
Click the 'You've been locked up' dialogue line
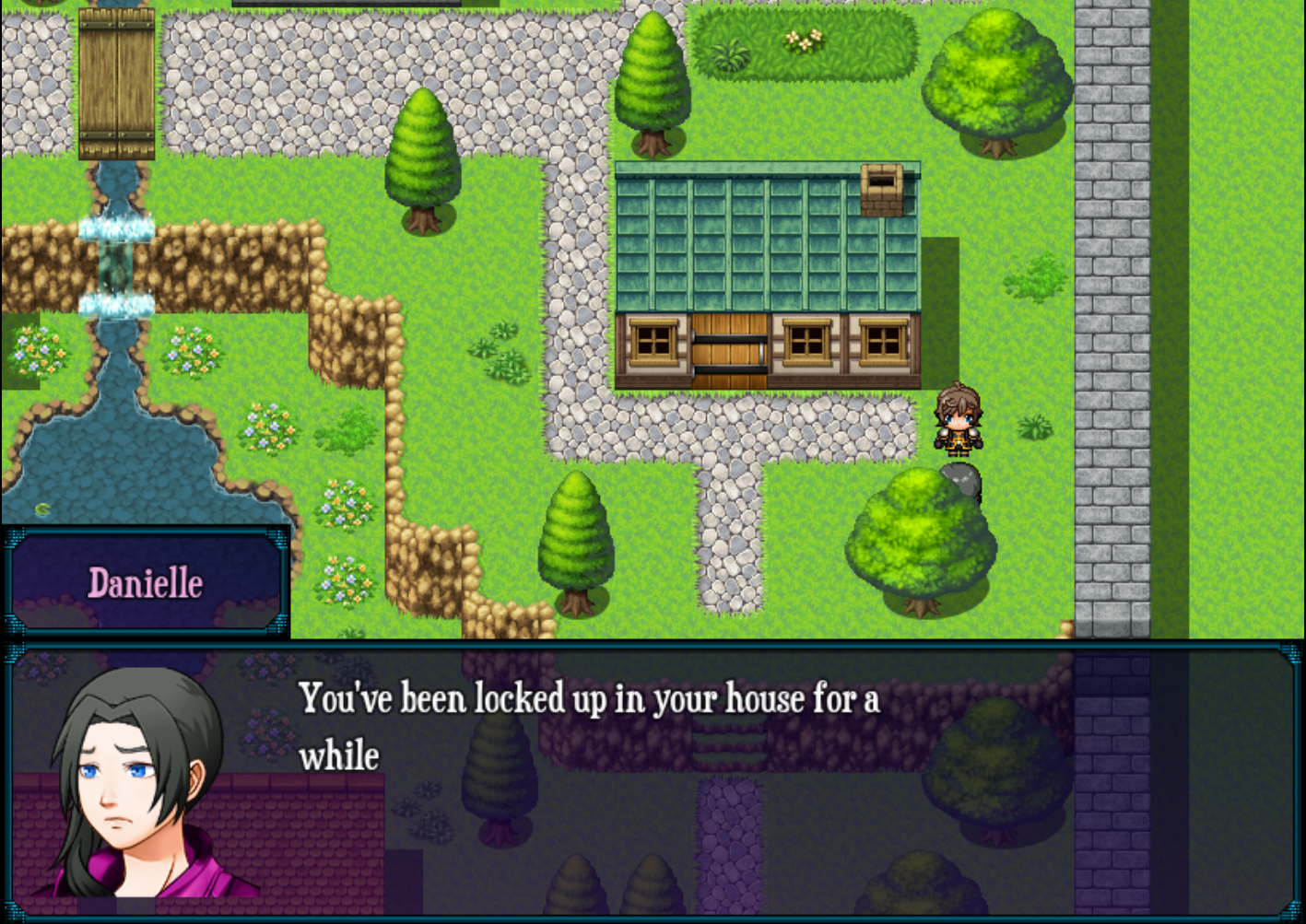point(590,700)
